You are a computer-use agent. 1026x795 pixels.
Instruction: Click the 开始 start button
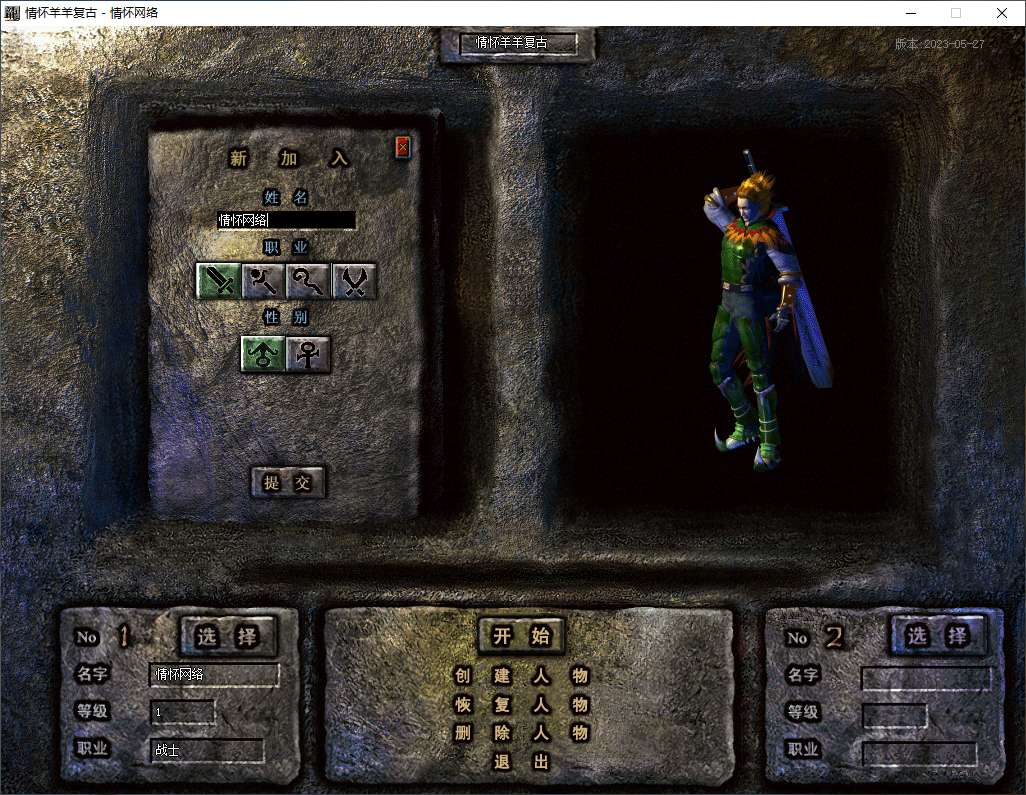pyautogui.click(x=521, y=636)
